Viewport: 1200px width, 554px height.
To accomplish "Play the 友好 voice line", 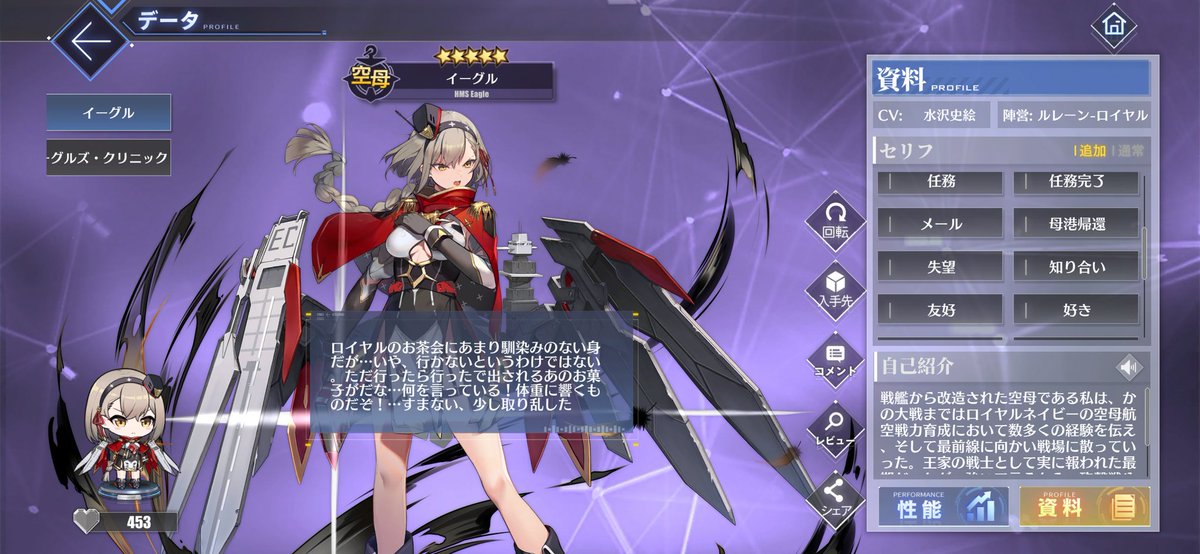I will [x=940, y=309].
